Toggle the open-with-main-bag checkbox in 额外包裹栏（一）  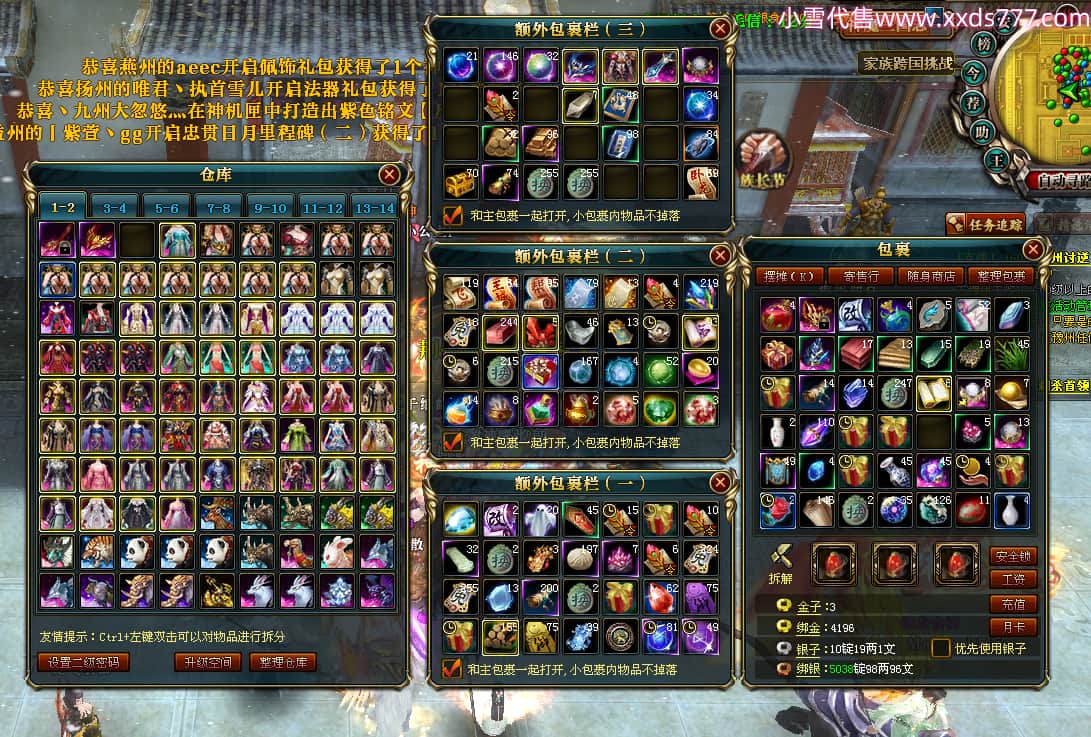[x=452, y=668]
